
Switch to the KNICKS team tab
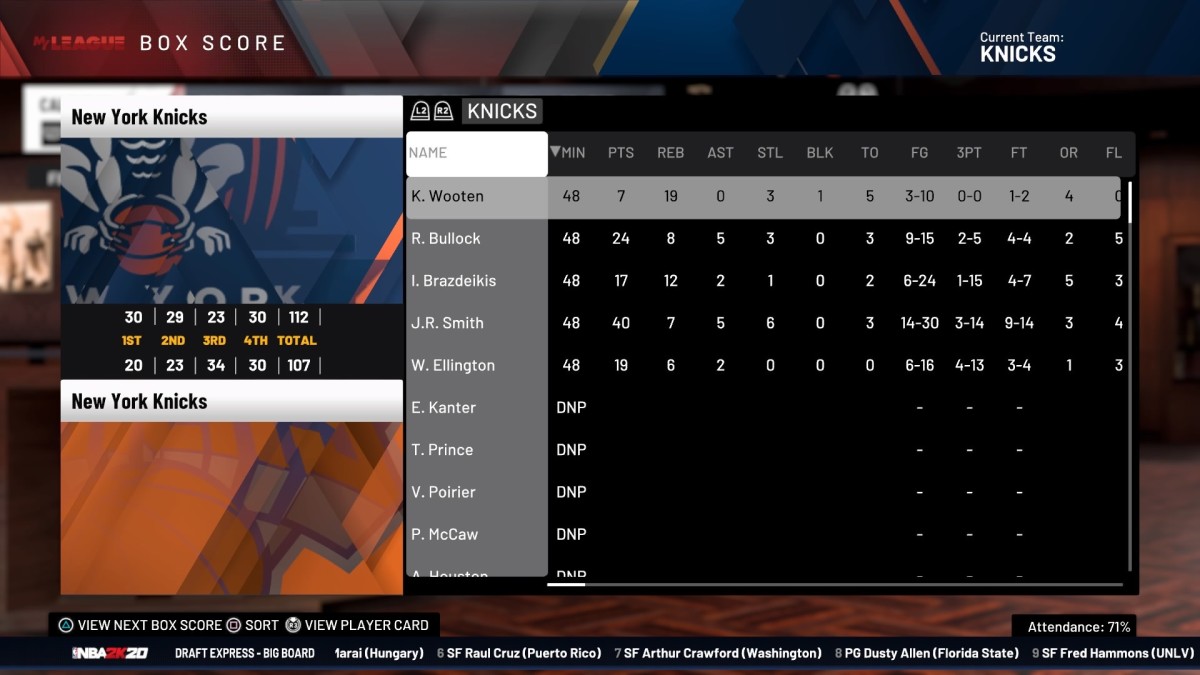click(x=502, y=111)
